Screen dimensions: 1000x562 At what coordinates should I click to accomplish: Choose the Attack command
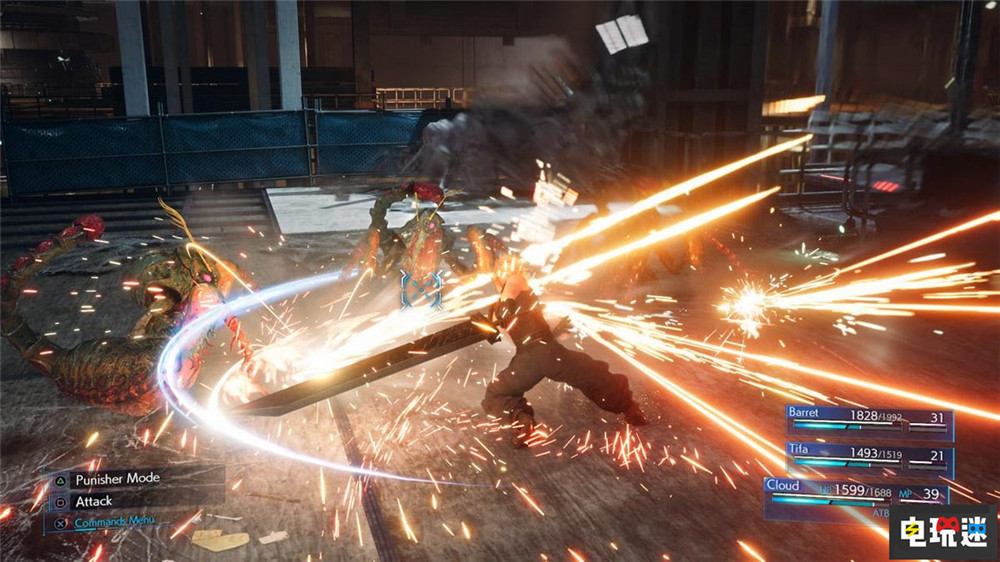(93, 501)
